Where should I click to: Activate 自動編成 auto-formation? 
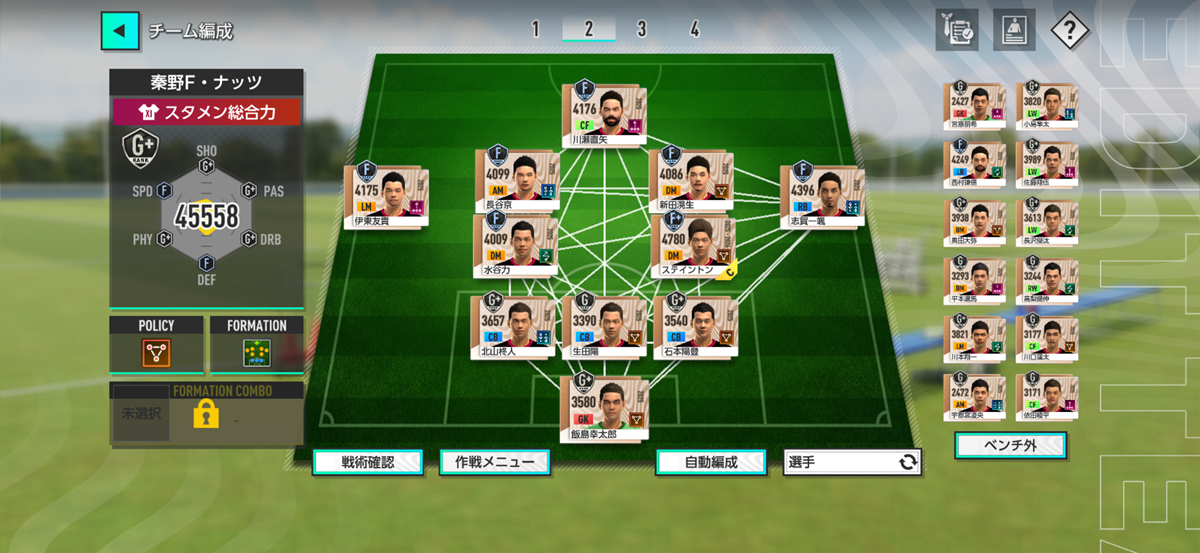click(710, 462)
